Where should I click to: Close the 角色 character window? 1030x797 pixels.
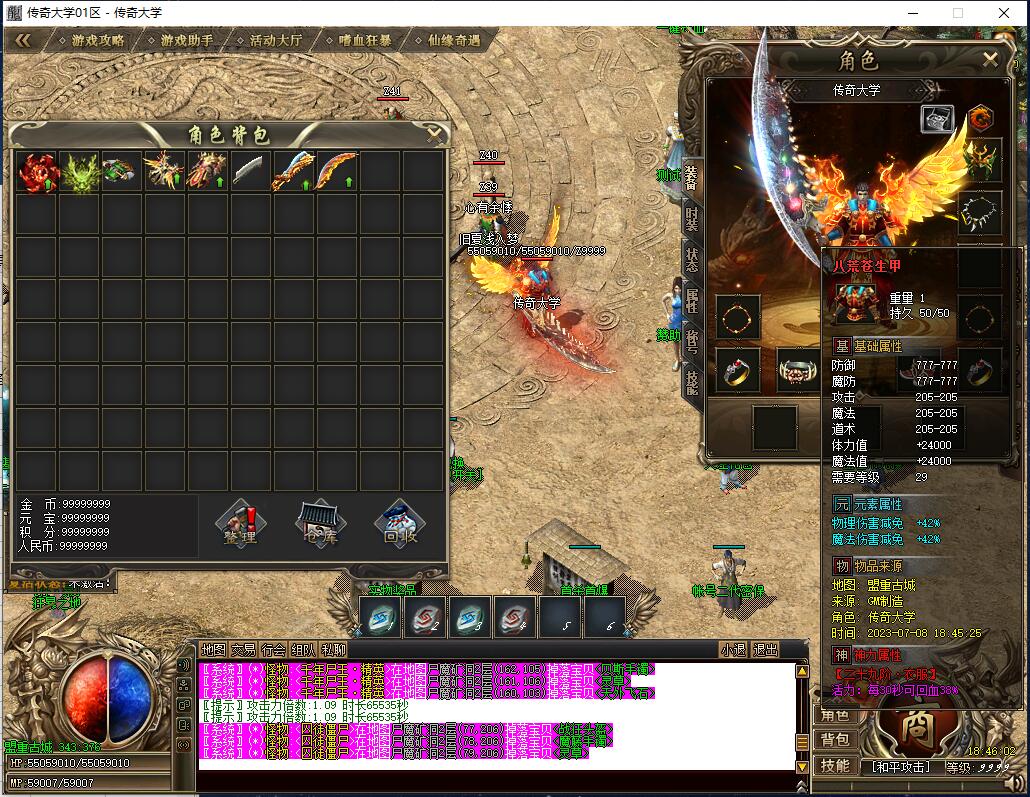coord(990,60)
